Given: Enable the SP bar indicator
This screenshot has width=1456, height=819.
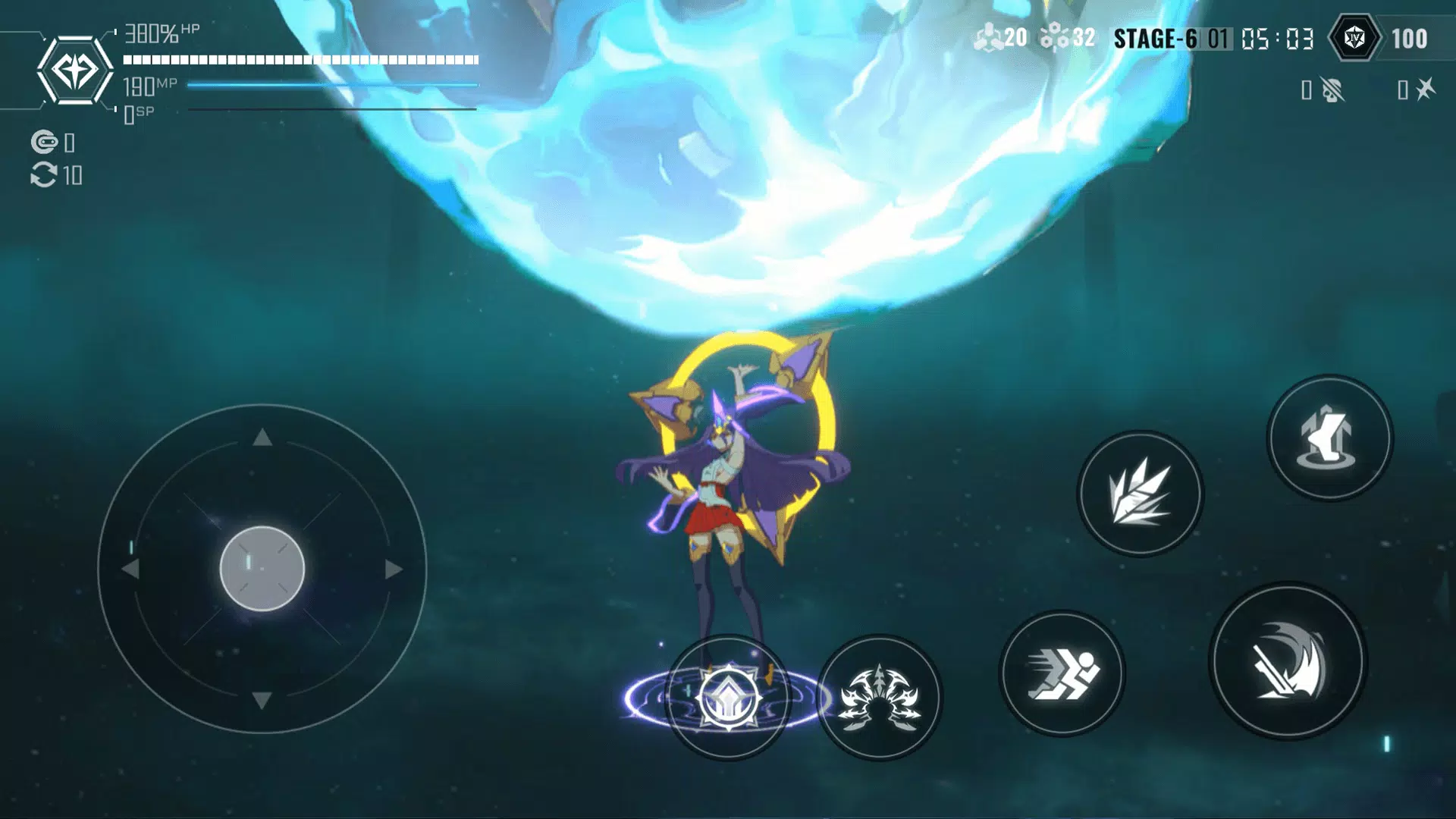Looking at the screenshot, I should (303, 111).
